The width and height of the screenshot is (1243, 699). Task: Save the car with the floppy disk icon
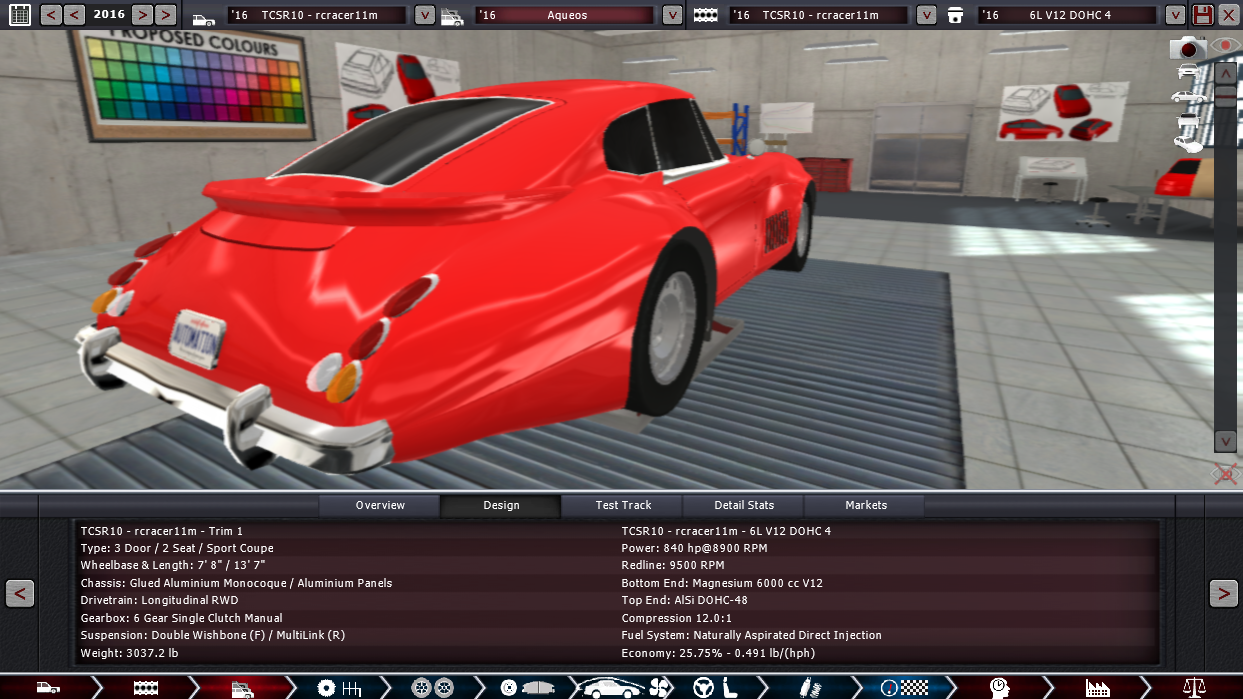coord(1203,15)
